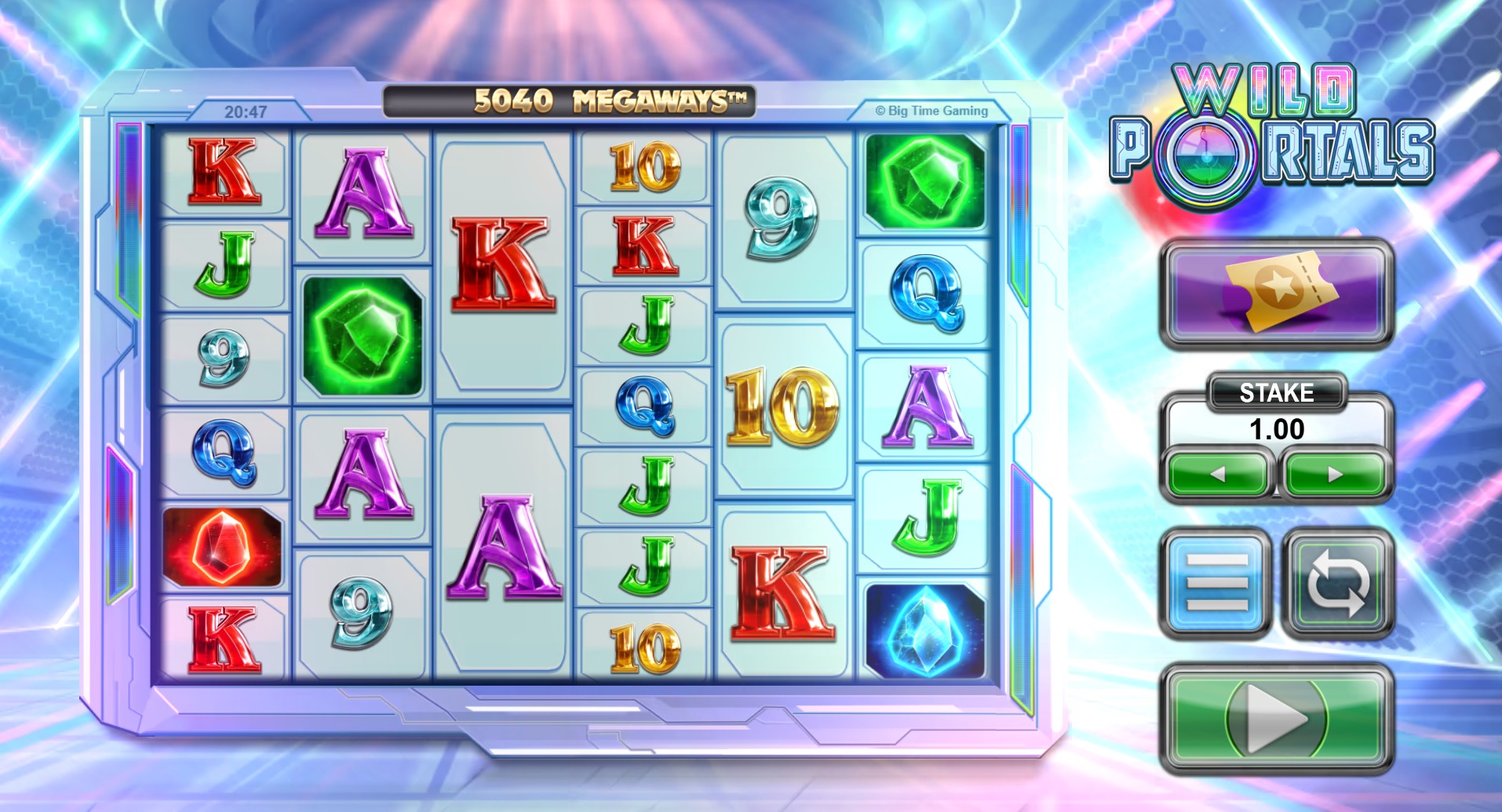1502x812 pixels.
Task: Activate the autoplay loop arrows button
Action: pyautogui.click(x=1337, y=583)
